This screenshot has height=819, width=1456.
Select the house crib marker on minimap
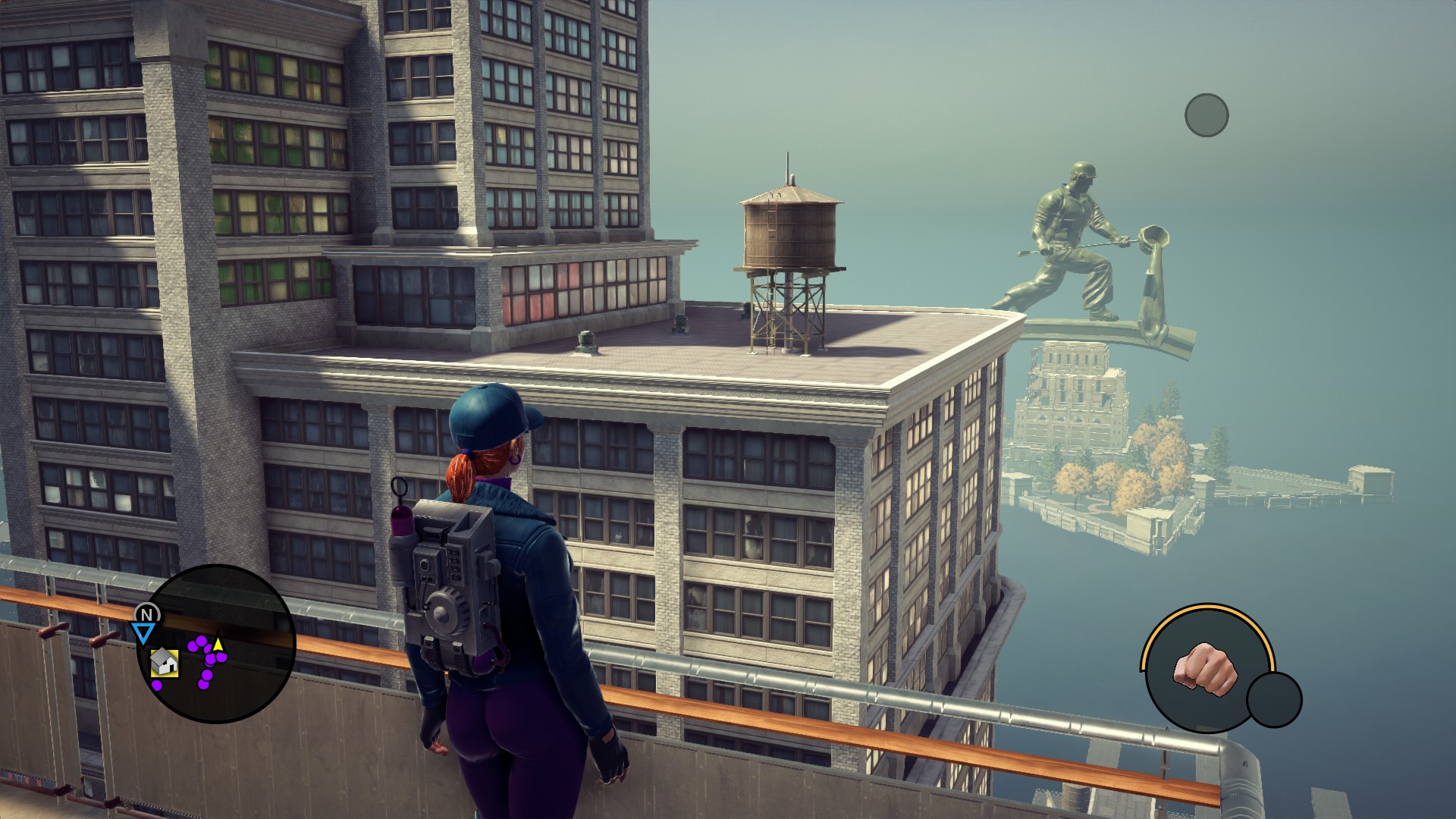click(165, 664)
